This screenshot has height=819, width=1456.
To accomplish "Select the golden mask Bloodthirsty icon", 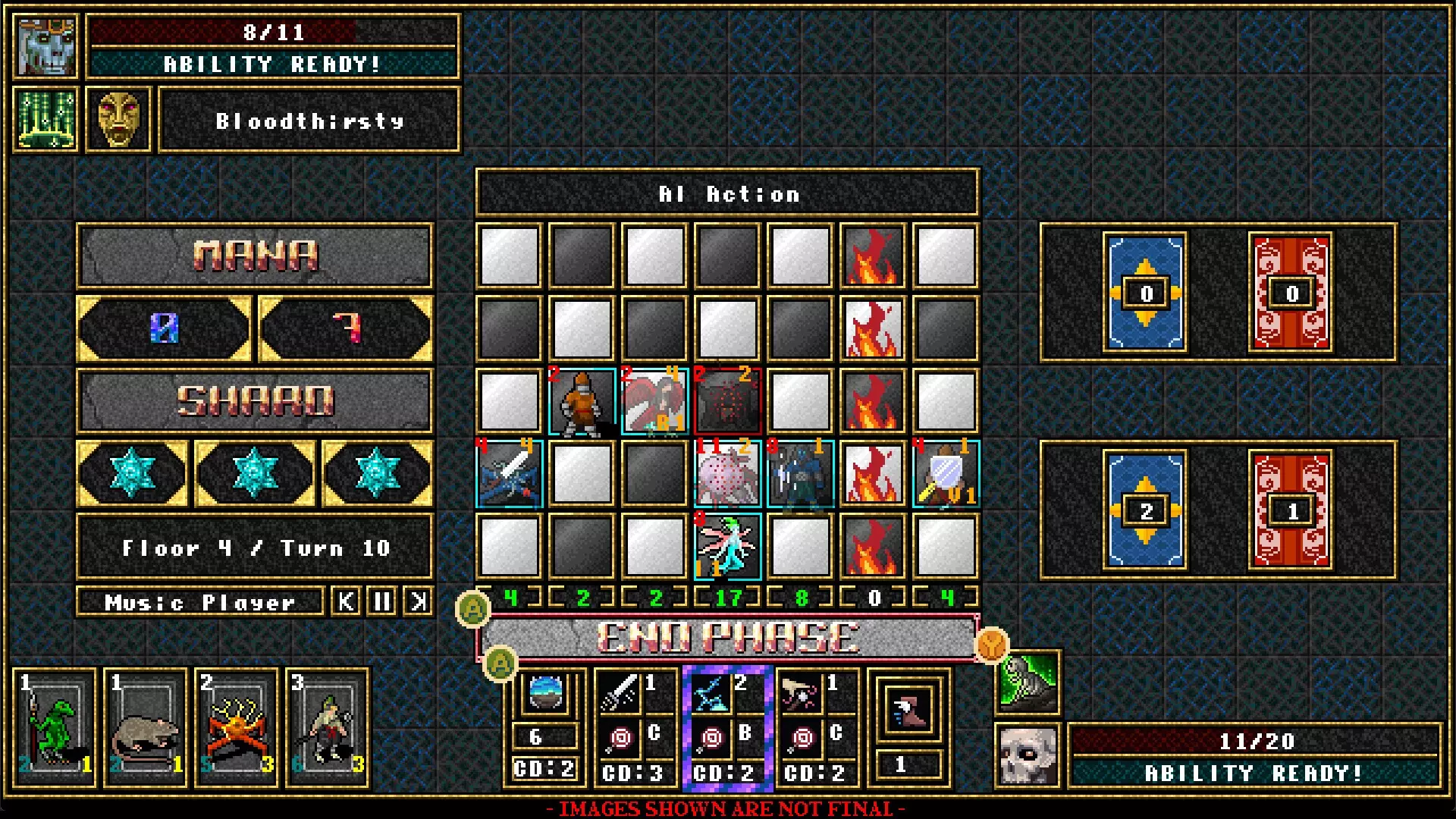I will pyautogui.click(x=119, y=120).
